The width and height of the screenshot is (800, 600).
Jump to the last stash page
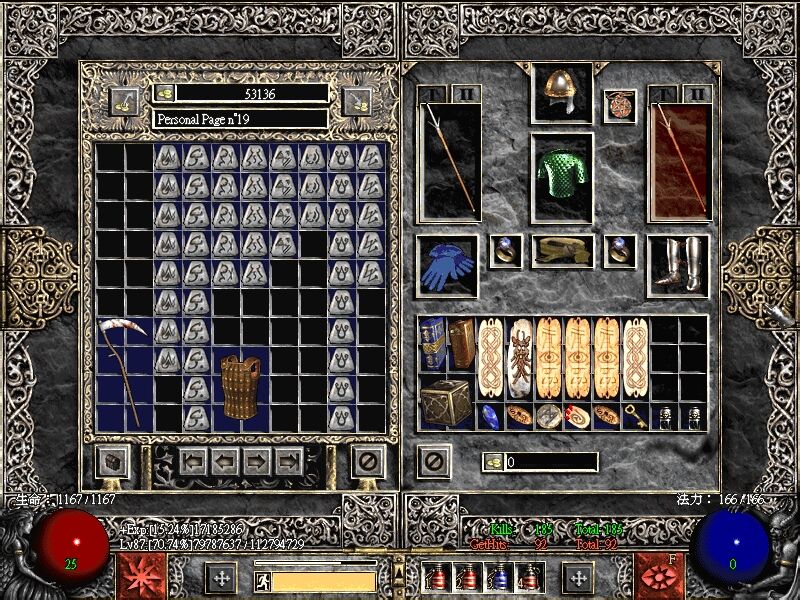coord(289,461)
